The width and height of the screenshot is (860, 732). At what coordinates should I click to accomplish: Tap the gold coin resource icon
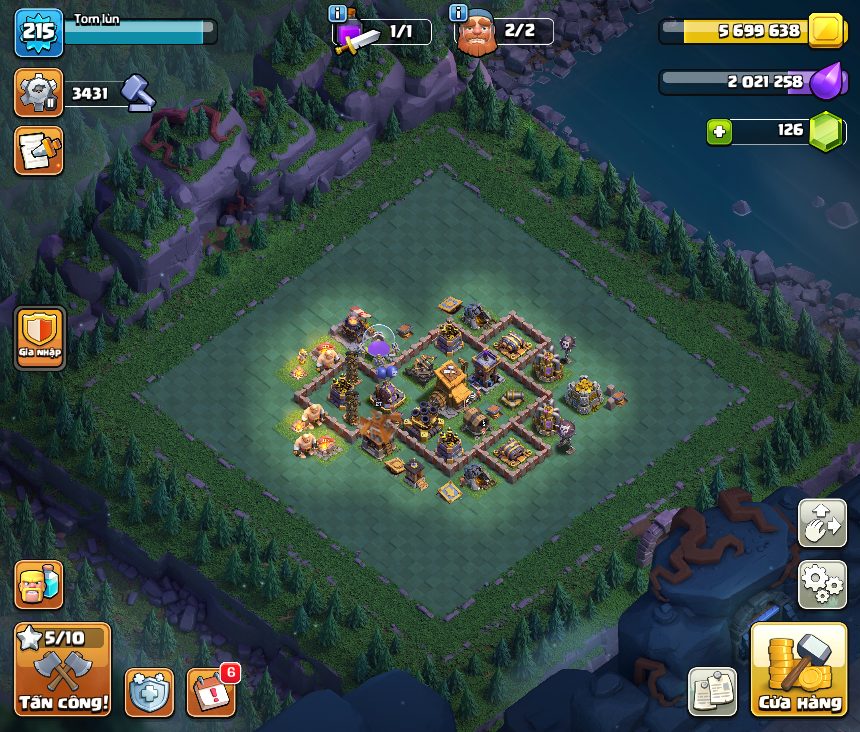(827, 31)
